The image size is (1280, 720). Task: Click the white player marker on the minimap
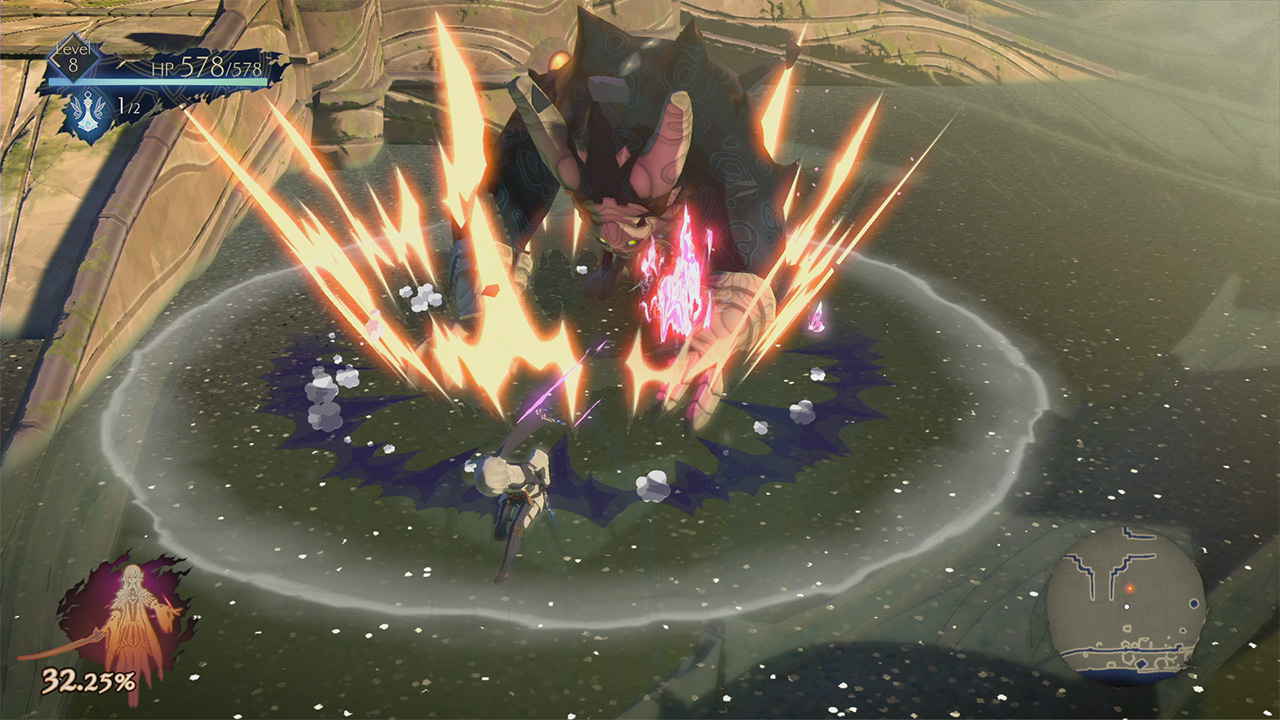click(1127, 606)
